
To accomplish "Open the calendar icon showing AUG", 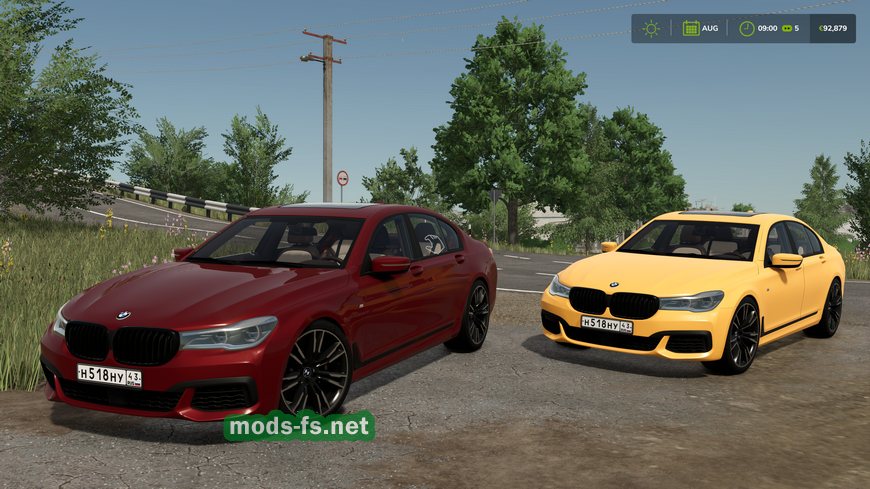I will pyautogui.click(x=691, y=28).
